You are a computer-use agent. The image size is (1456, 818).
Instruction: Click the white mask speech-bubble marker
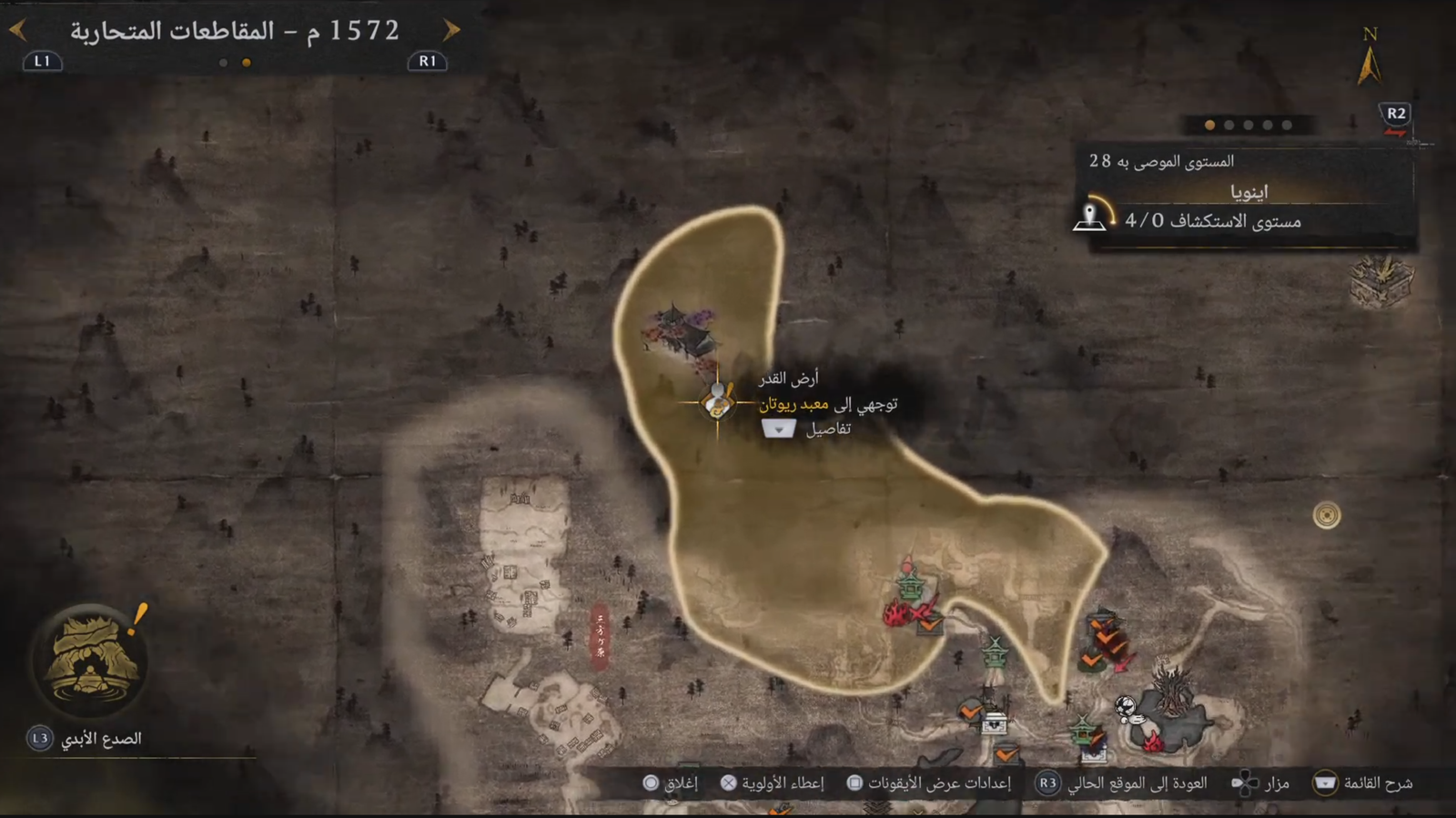pyautogui.click(x=1127, y=707)
